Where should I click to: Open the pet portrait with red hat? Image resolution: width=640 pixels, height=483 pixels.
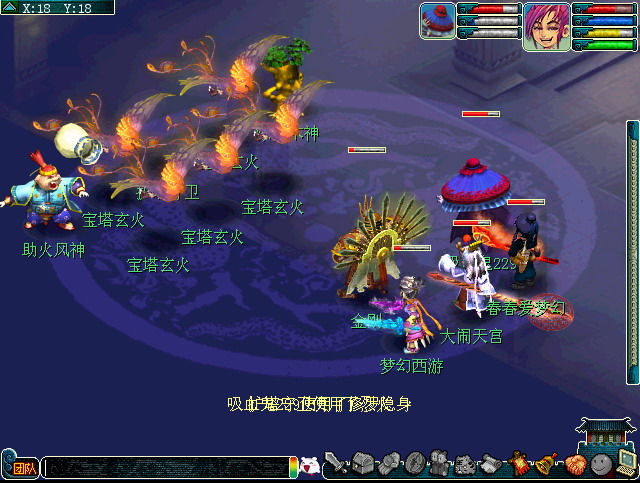click(x=437, y=20)
